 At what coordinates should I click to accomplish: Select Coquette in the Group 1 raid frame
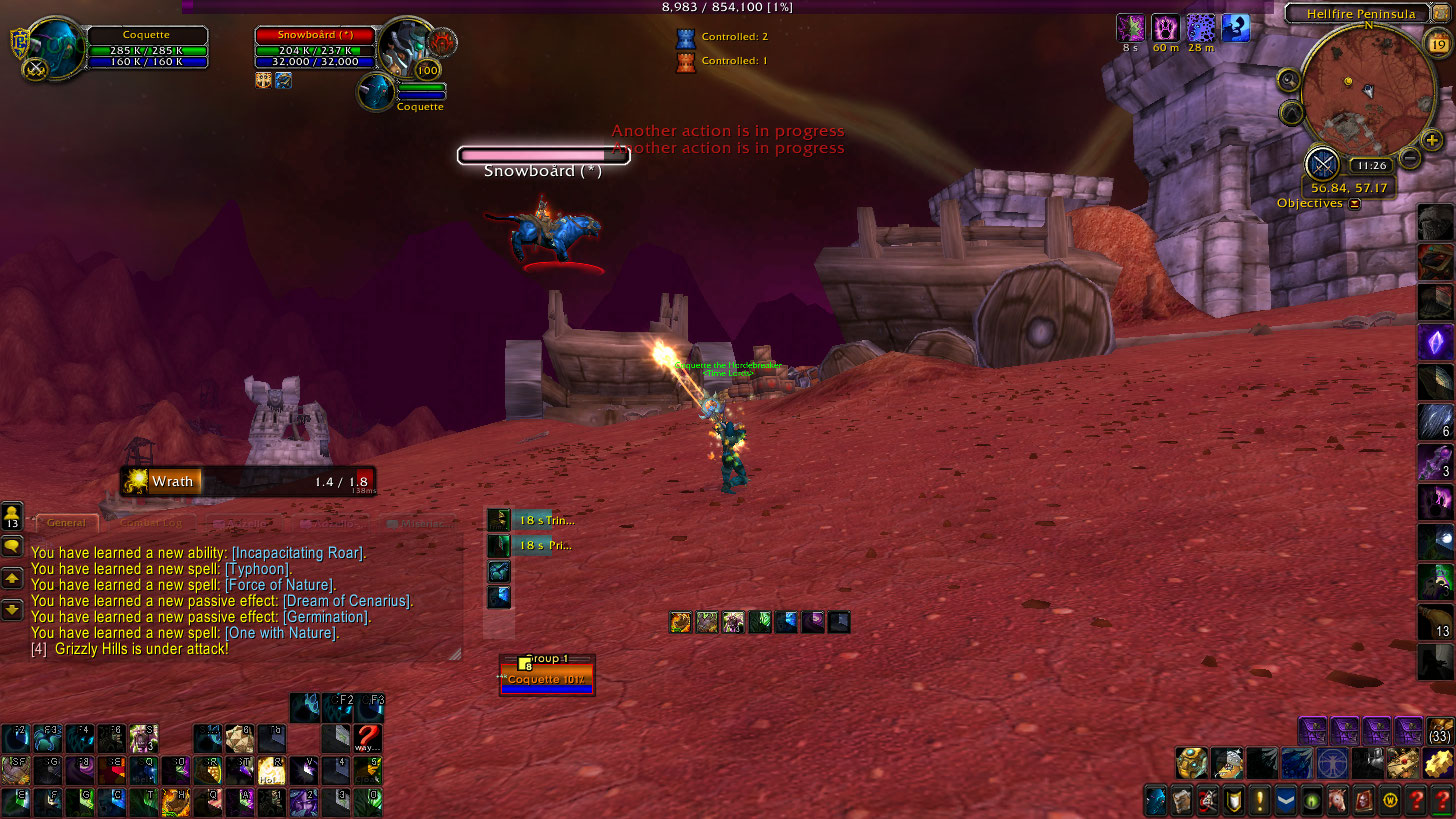pyautogui.click(x=547, y=680)
